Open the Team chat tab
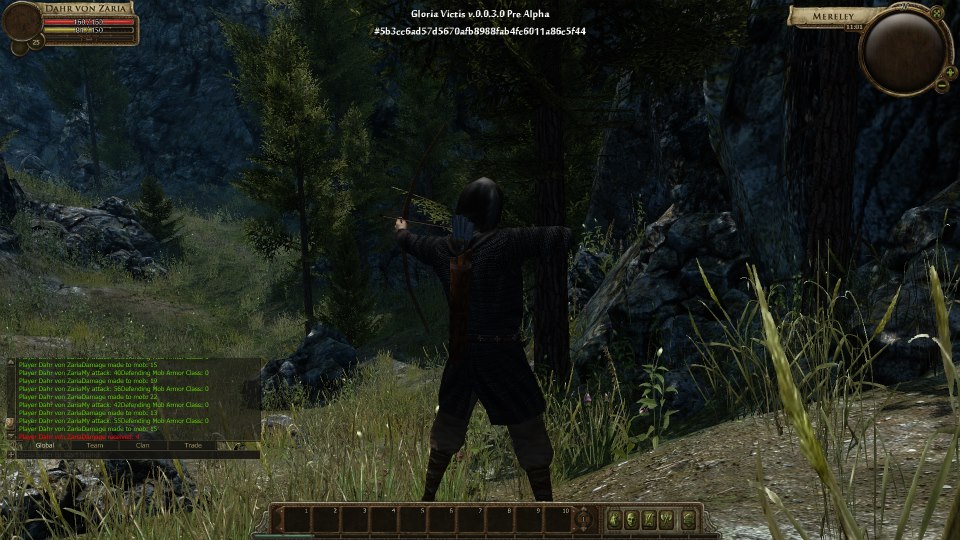The image size is (960, 540). 95,445
